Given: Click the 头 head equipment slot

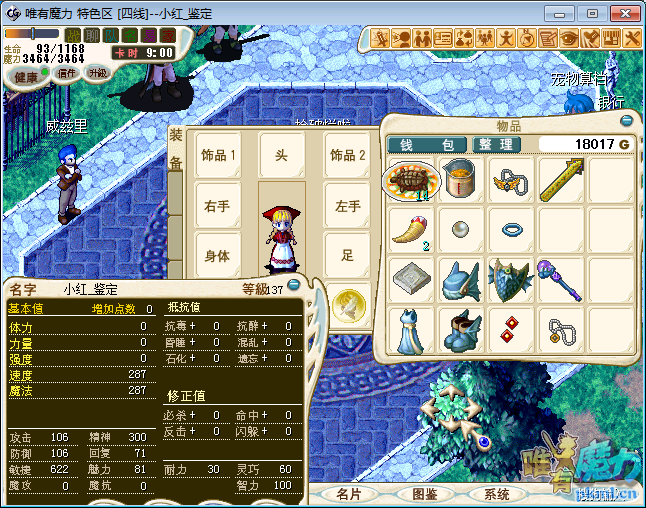Looking at the screenshot, I should [x=282, y=155].
